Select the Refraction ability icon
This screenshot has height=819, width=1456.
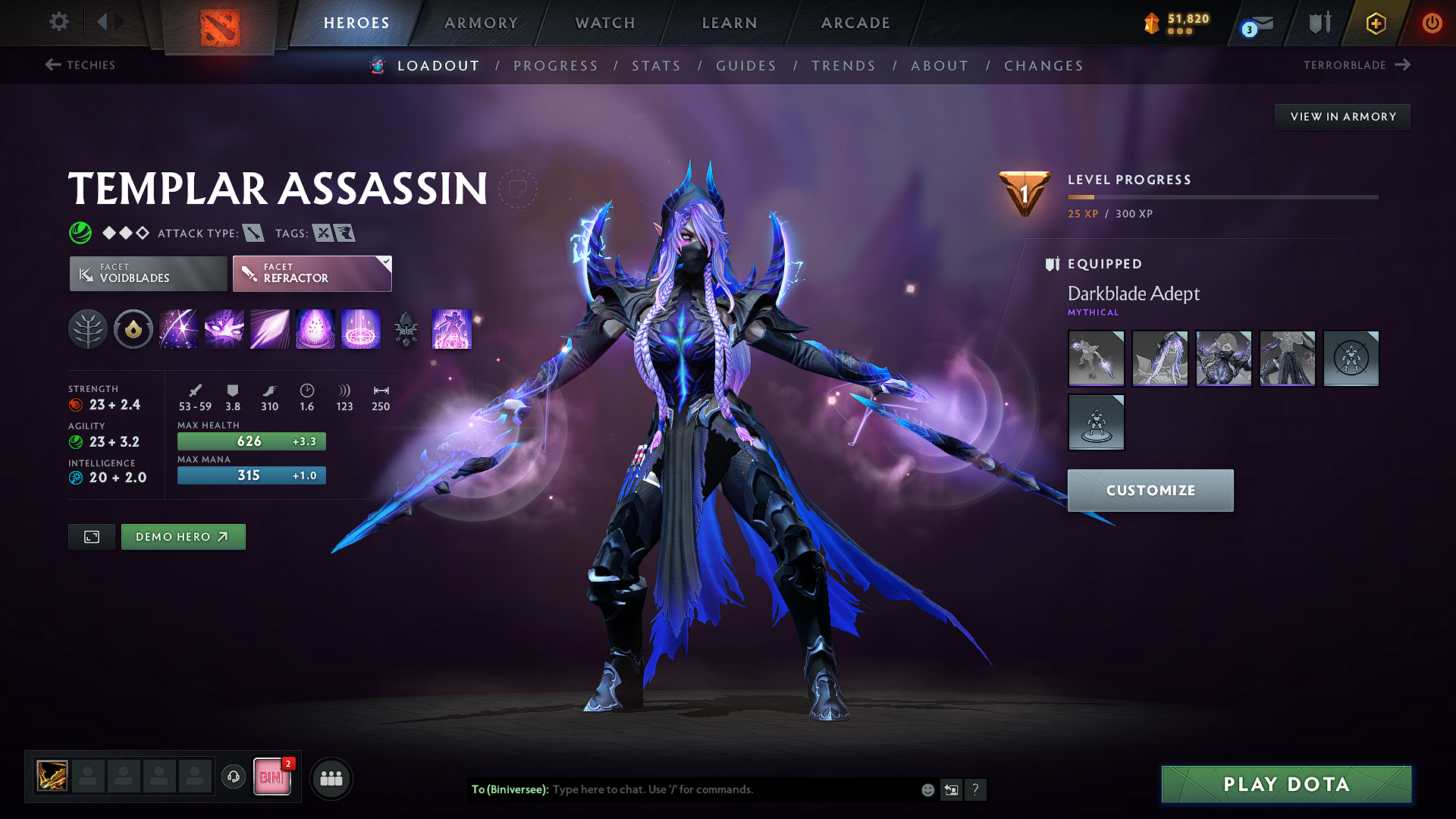click(179, 329)
